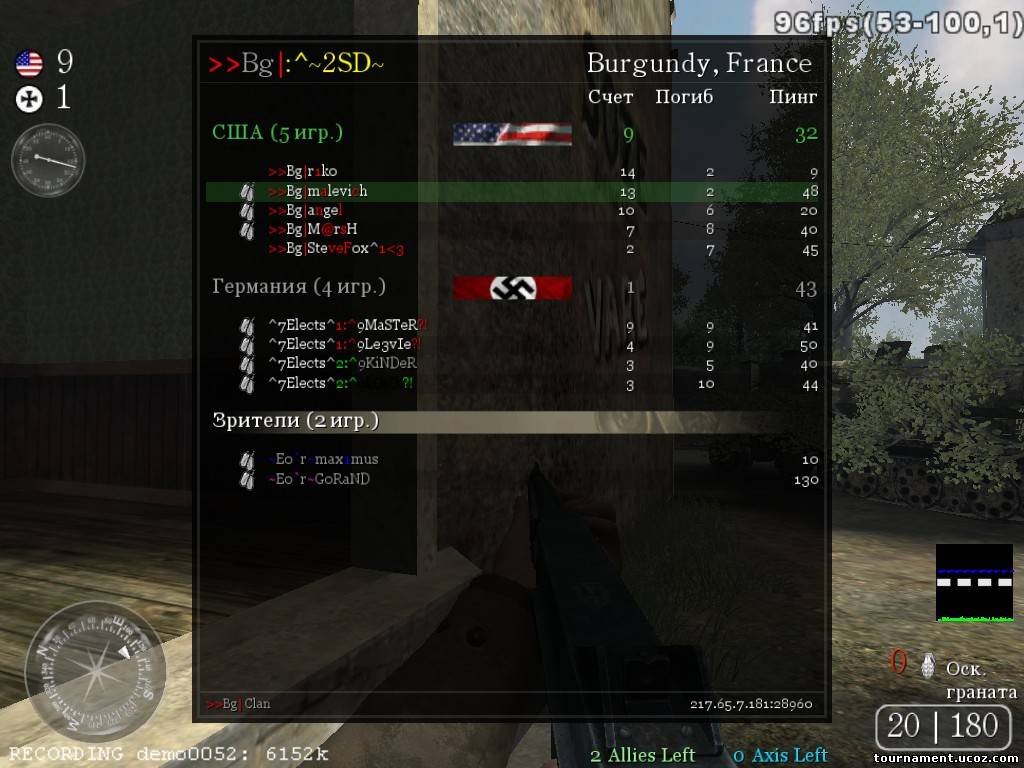Select the frag grenade icon

[928, 664]
